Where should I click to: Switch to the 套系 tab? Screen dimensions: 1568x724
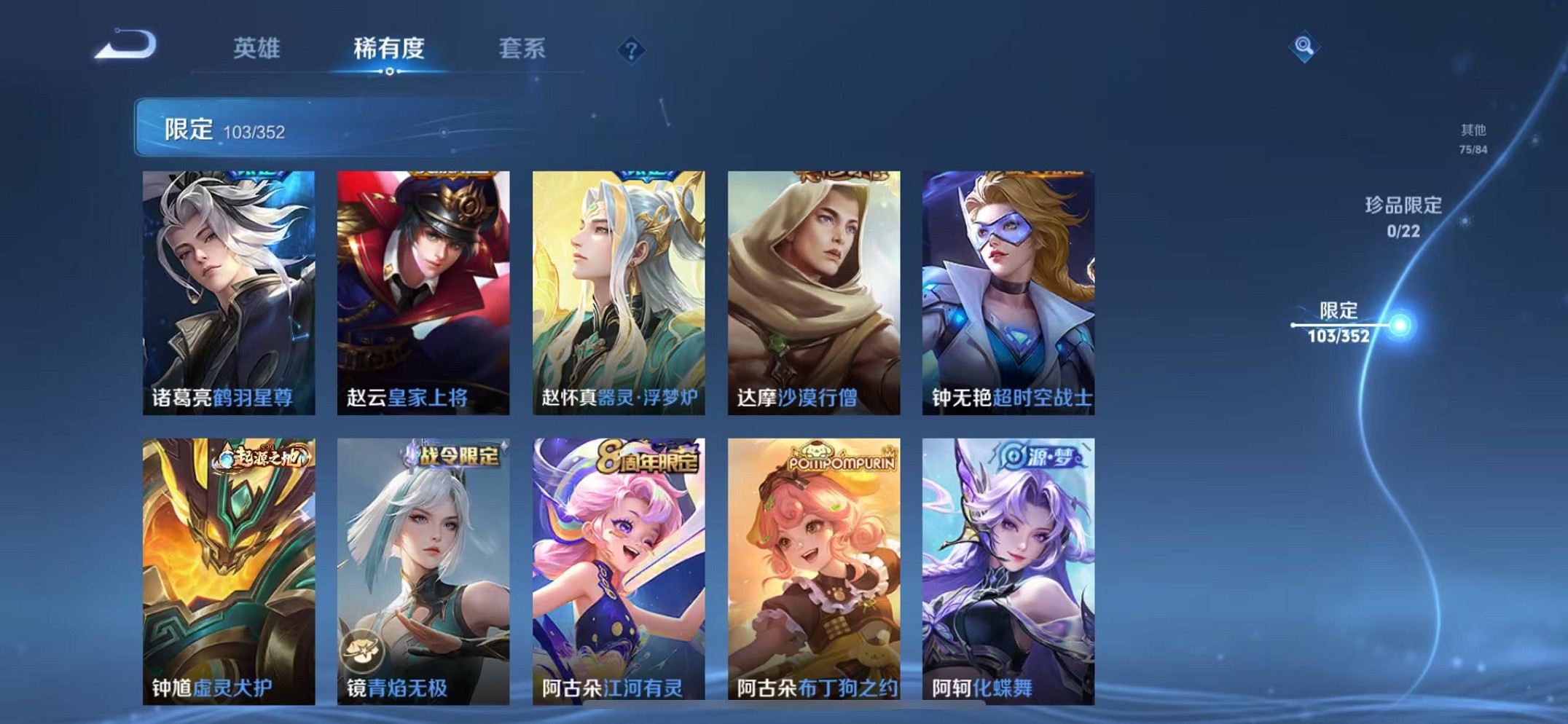523,49
